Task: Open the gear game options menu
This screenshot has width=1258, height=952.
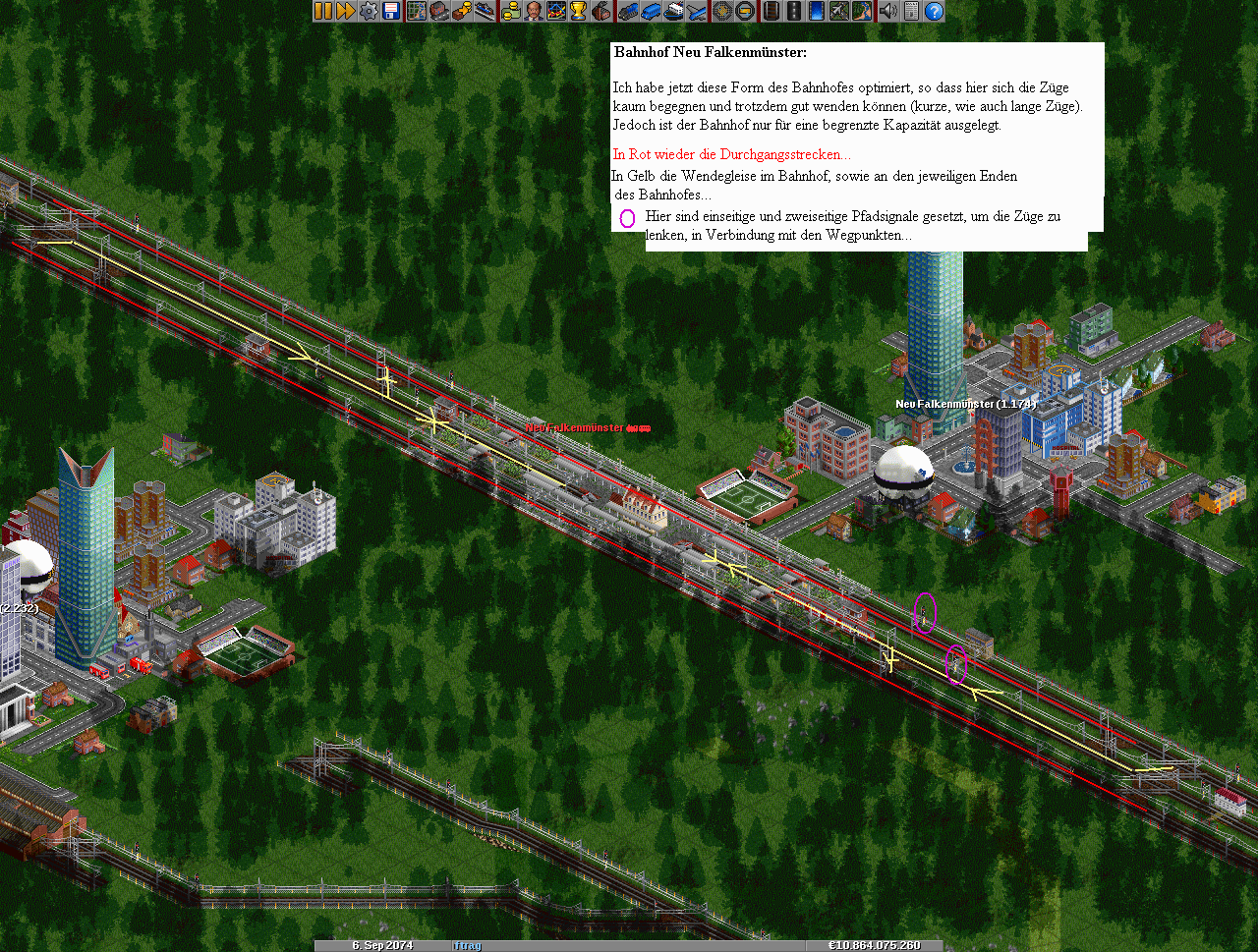Action: click(x=369, y=11)
